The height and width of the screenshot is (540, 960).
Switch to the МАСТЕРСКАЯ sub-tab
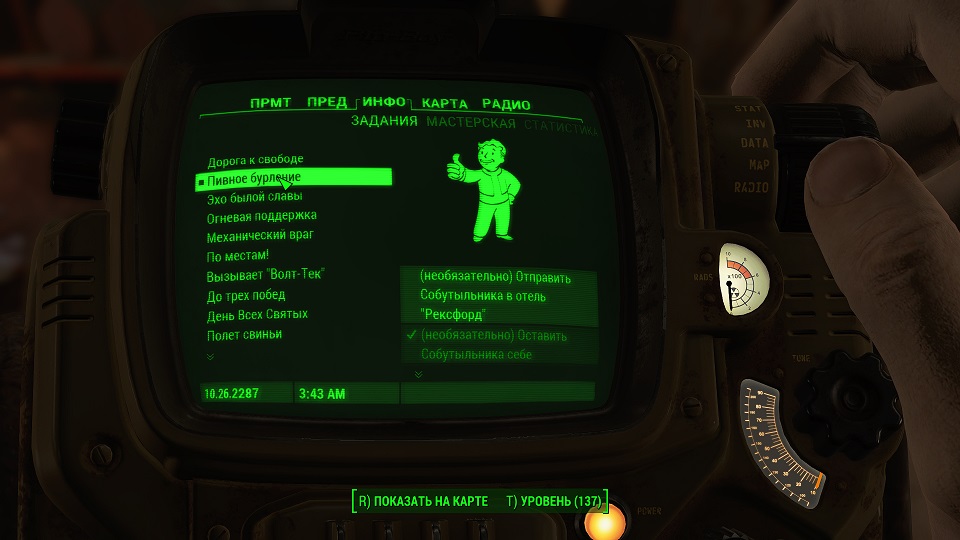[x=471, y=123]
